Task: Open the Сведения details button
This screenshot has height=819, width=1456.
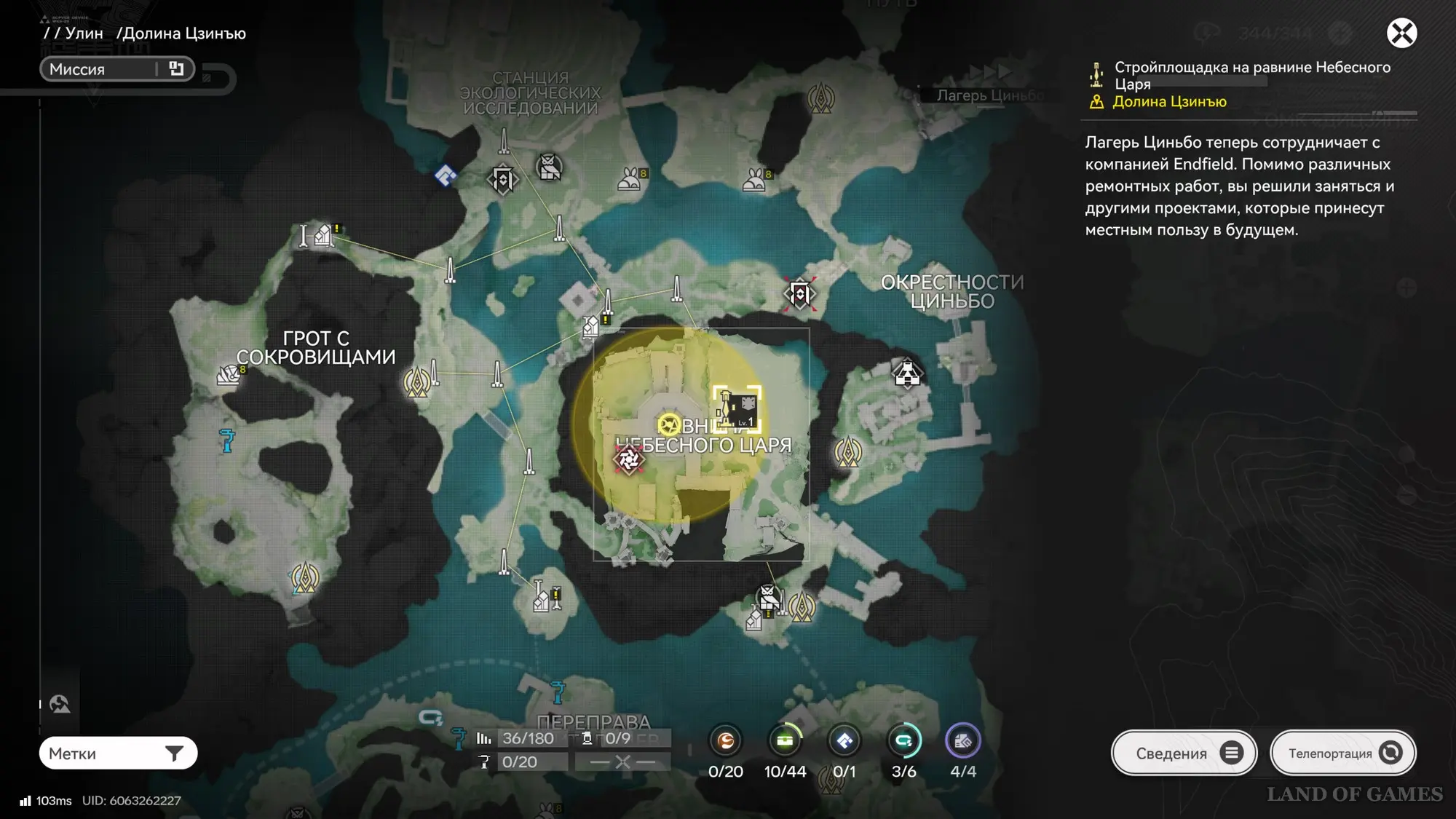Action: point(1184,753)
